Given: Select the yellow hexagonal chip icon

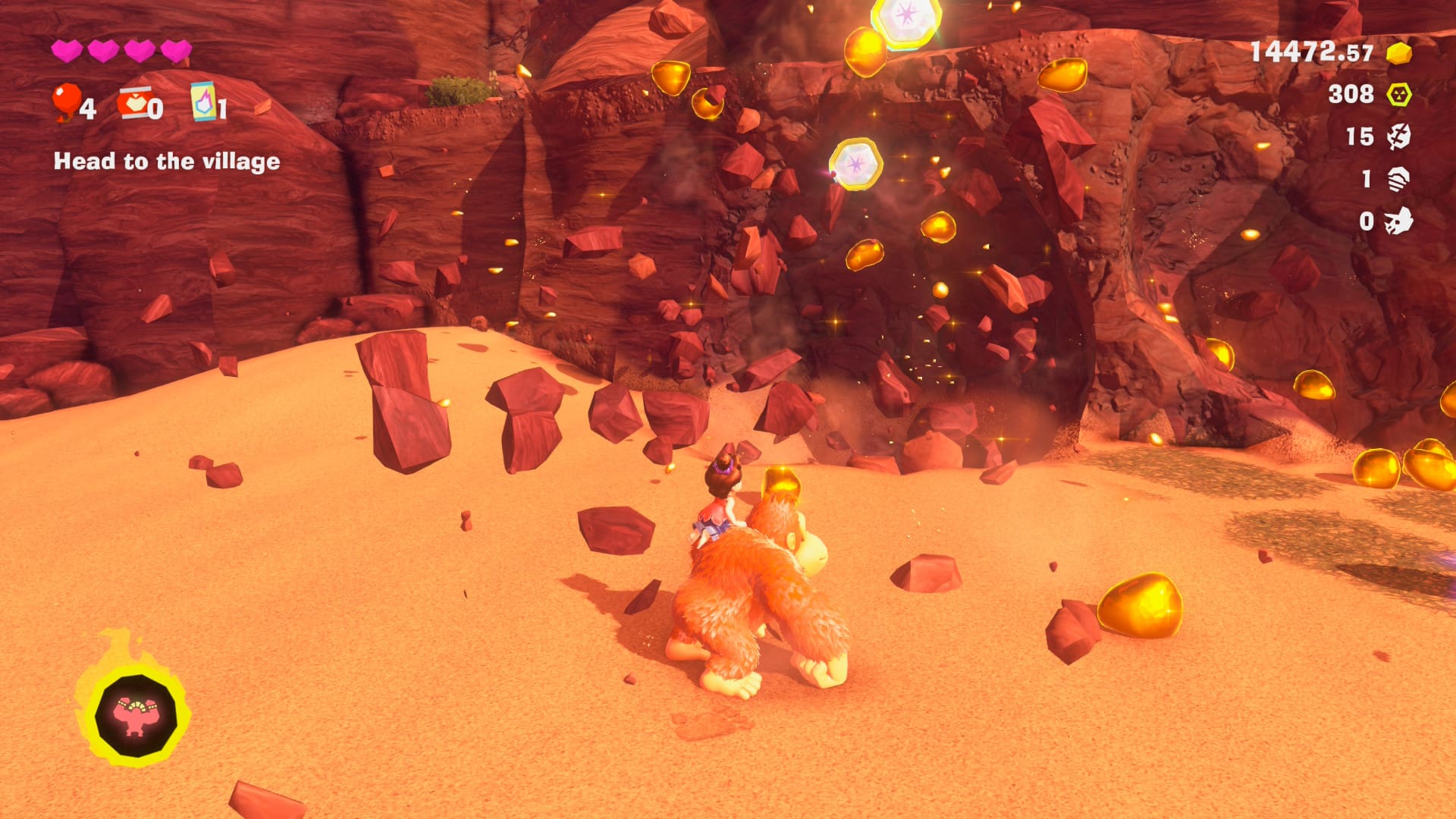Looking at the screenshot, I should [x=1398, y=95].
